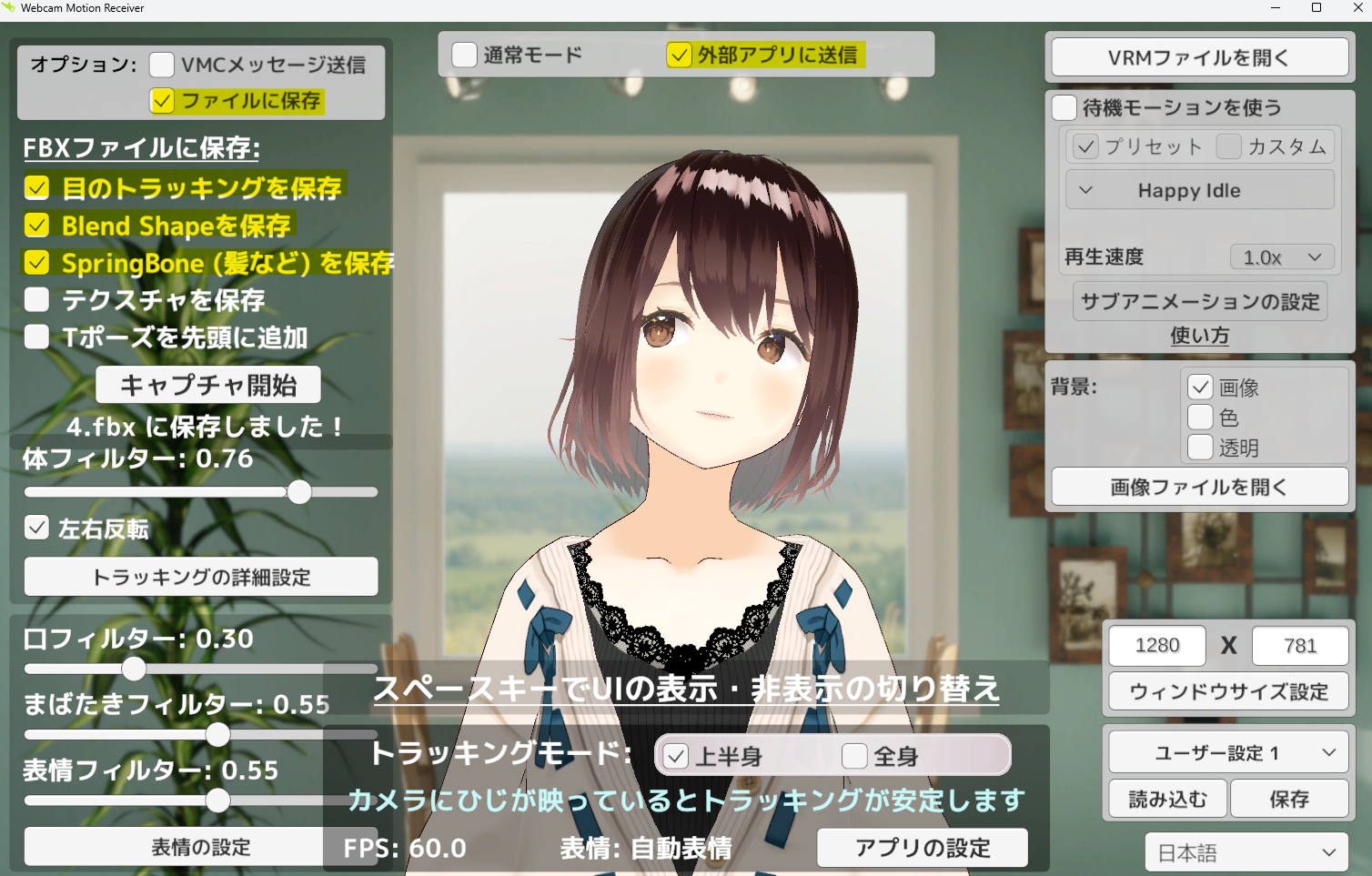Viewport: 1372px width, 876px height.
Task: Click the Webcam Motion Receiver title bar icon
Action: click(x=11, y=8)
